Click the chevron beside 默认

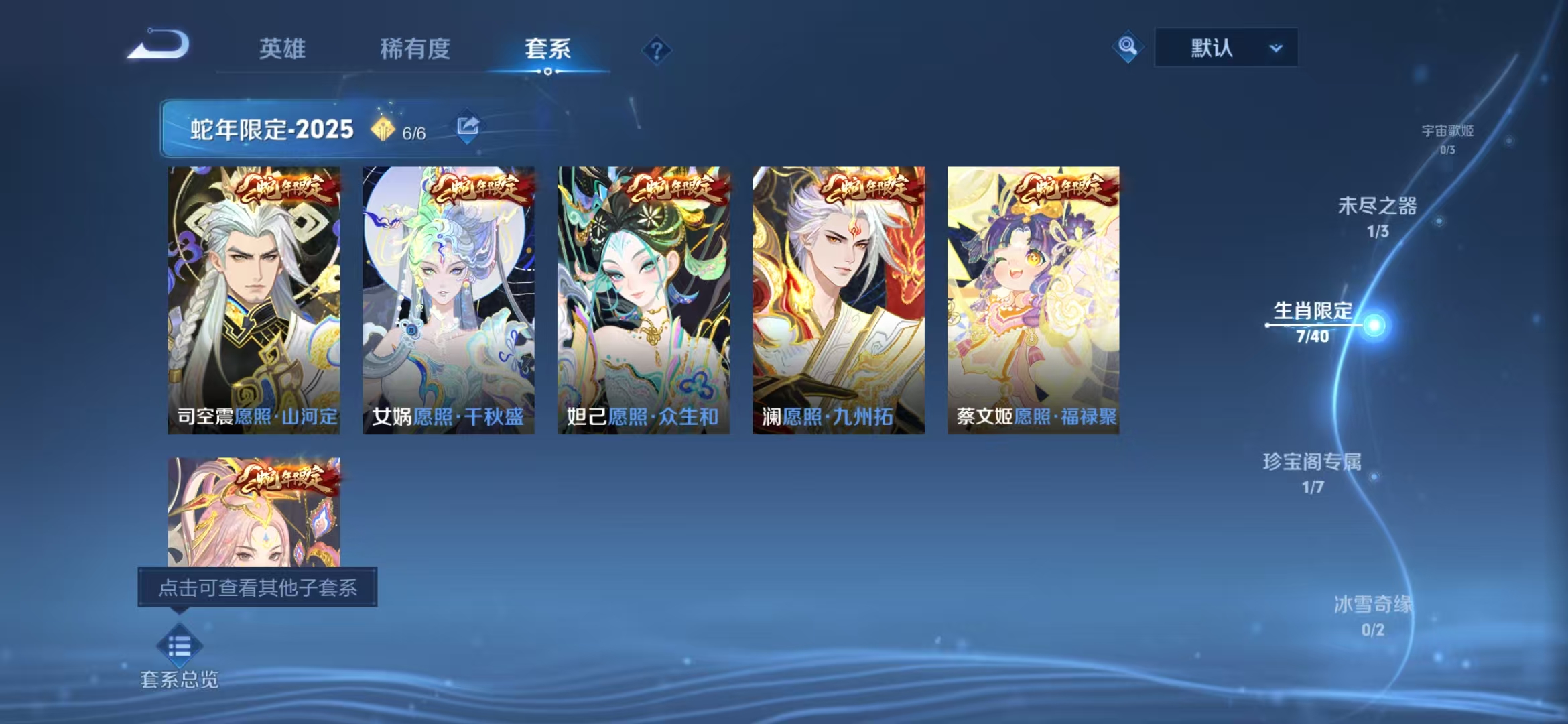(x=1277, y=48)
